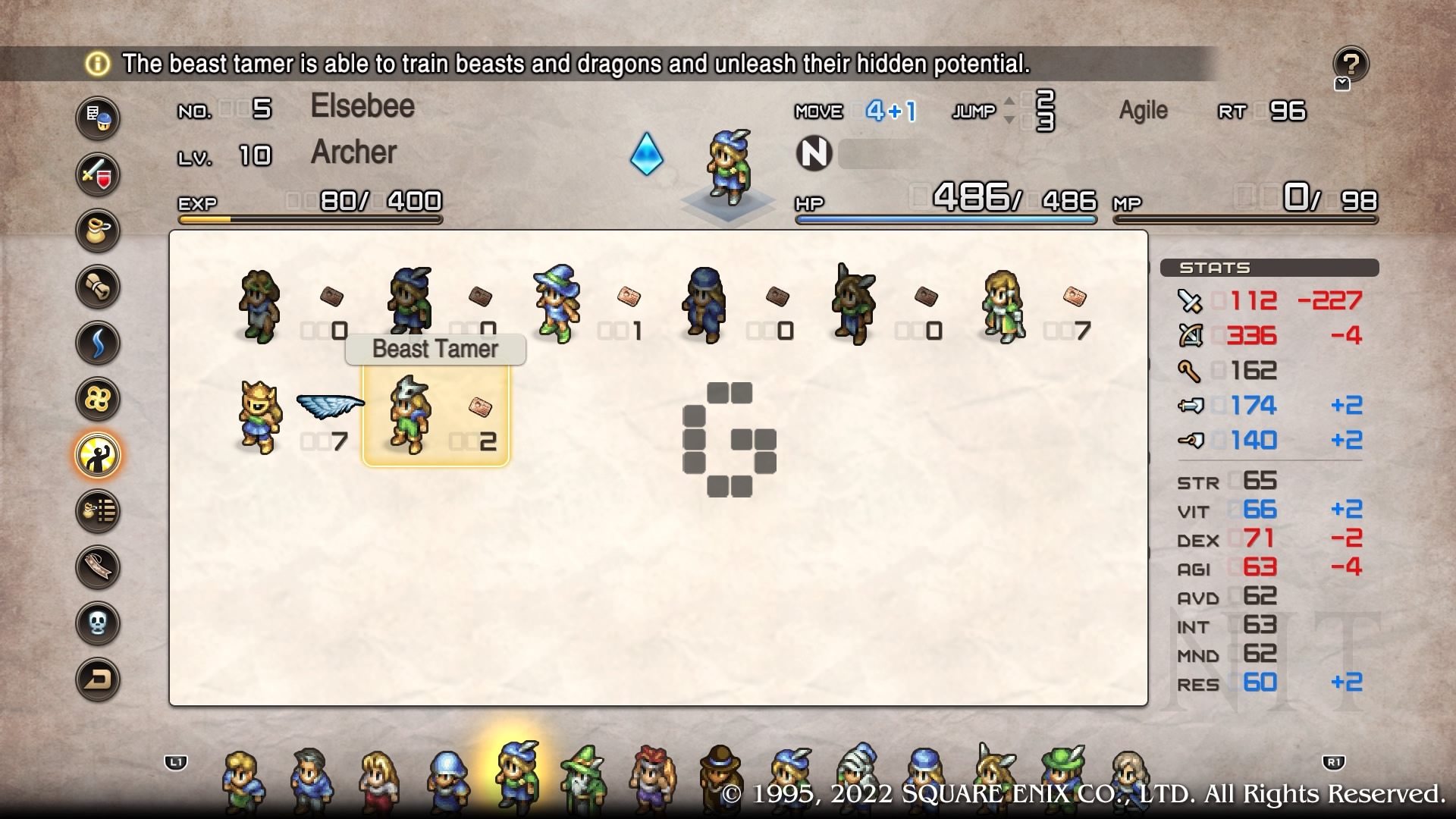The image size is (1456, 819).
Task: Select the knot-shaped sidebar icon
Action: click(x=98, y=400)
